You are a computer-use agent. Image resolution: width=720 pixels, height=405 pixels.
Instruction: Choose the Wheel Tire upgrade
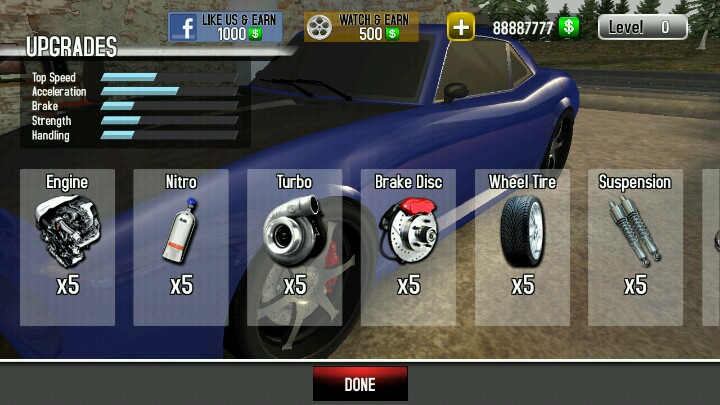(522, 247)
